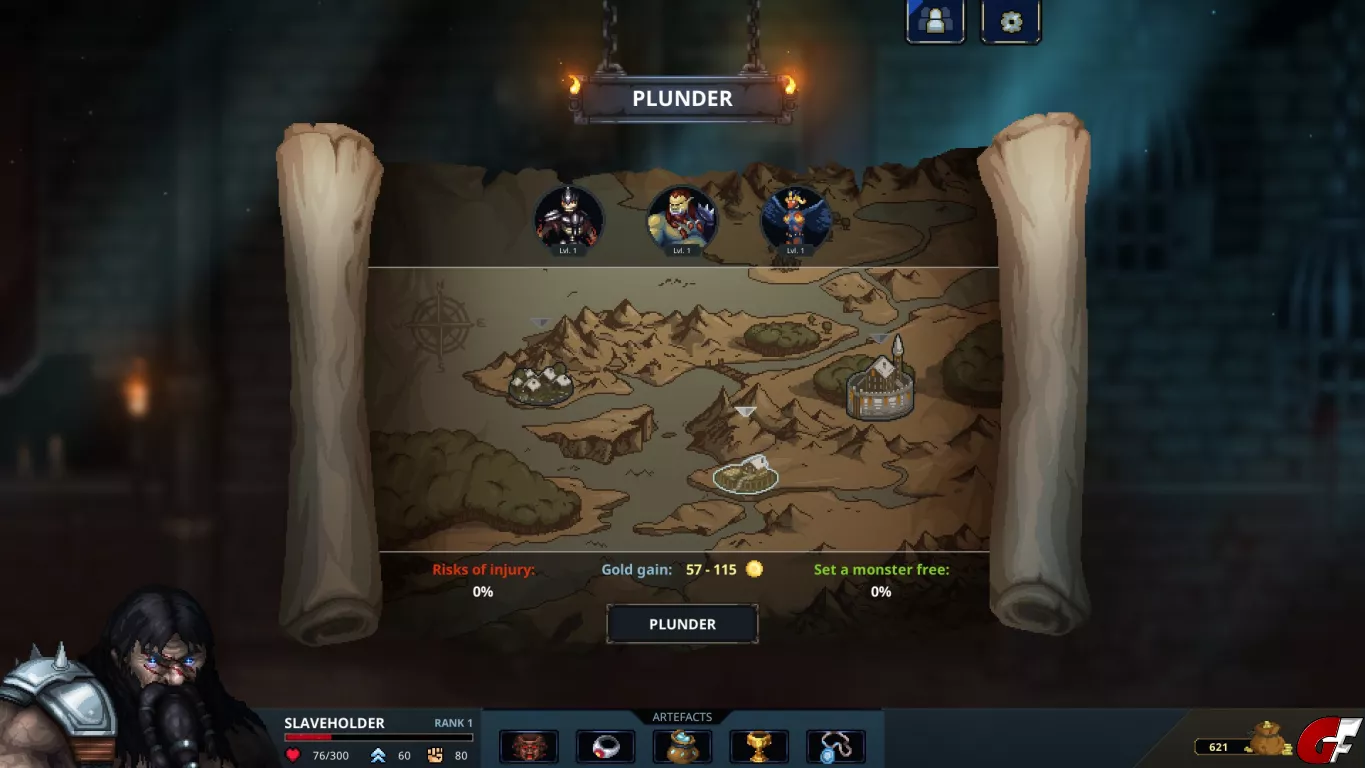This screenshot has height=768, width=1365.
Task: Inspect the silver ring artefact
Action: pos(605,746)
